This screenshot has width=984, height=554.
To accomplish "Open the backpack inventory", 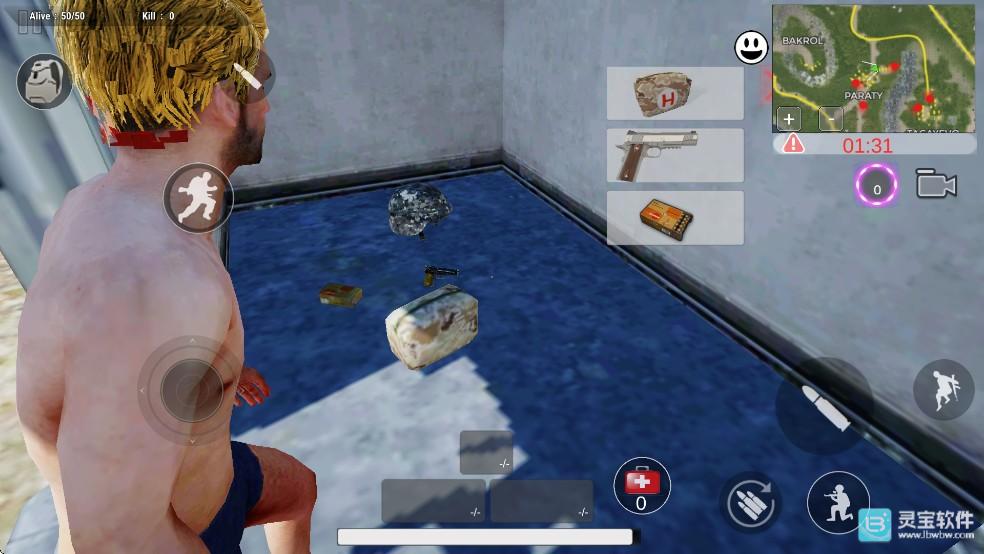I will click(44, 82).
